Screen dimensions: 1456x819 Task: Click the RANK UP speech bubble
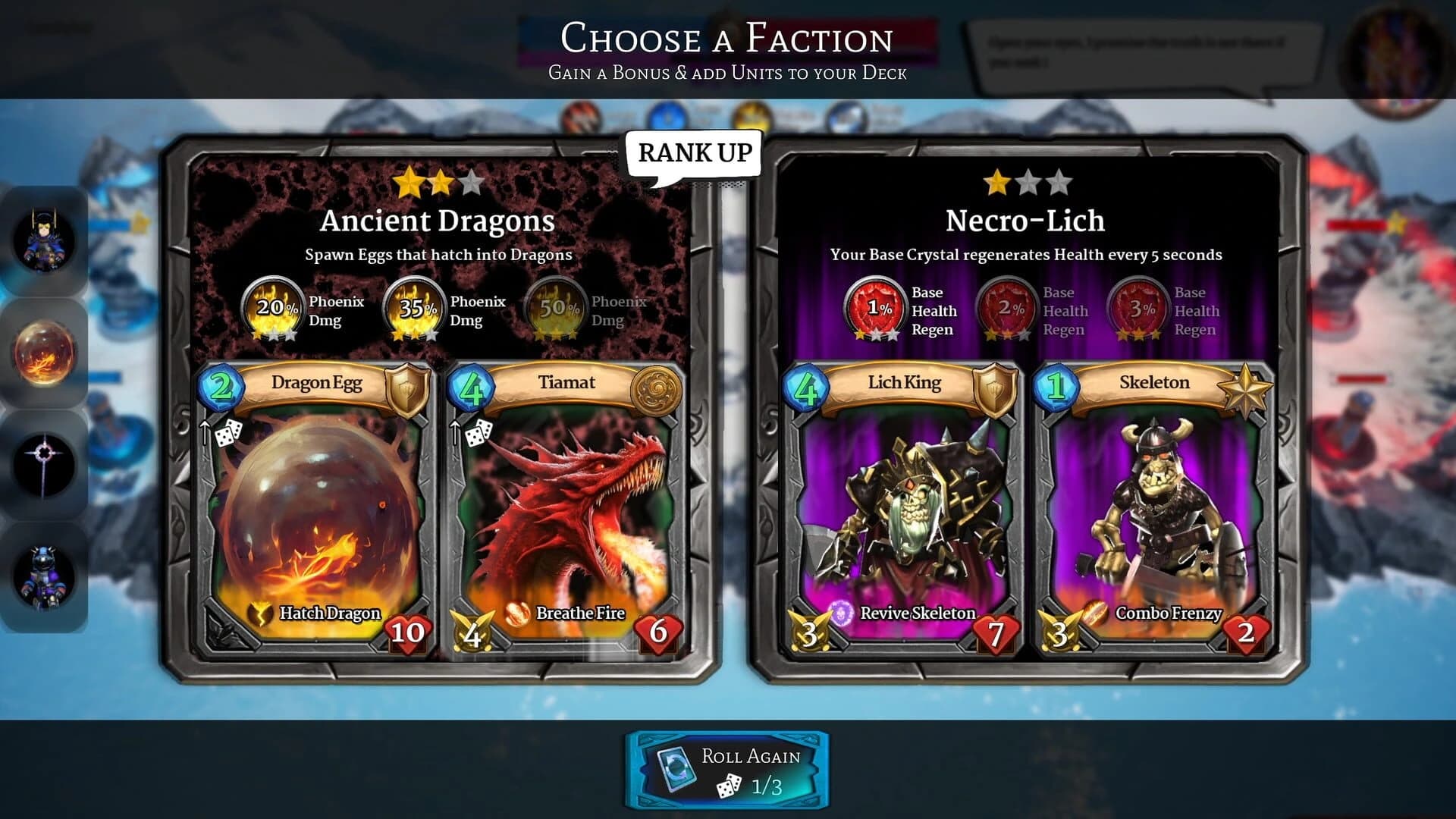coord(695,153)
